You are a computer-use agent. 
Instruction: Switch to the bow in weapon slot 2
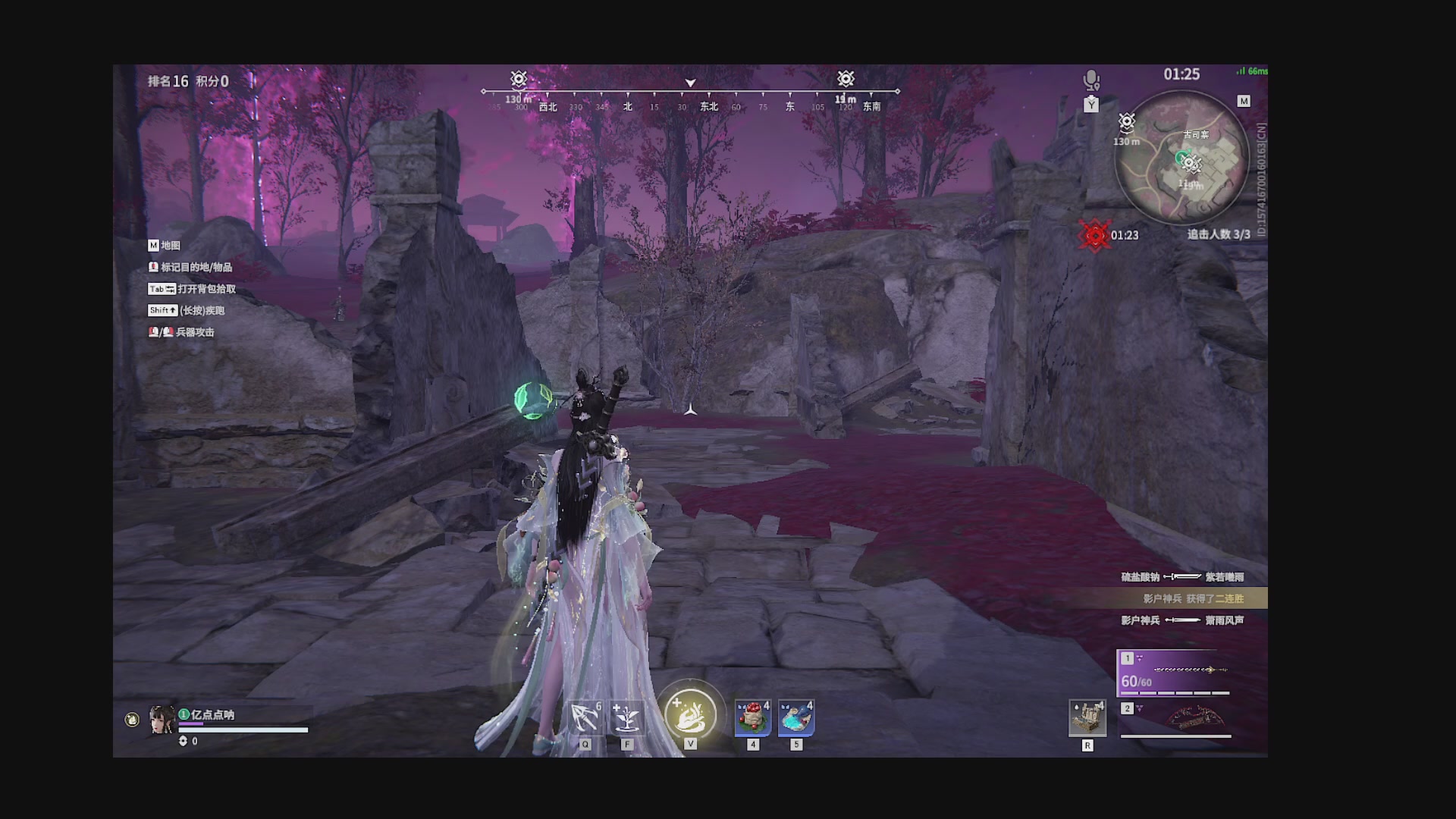coord(1177,718)
